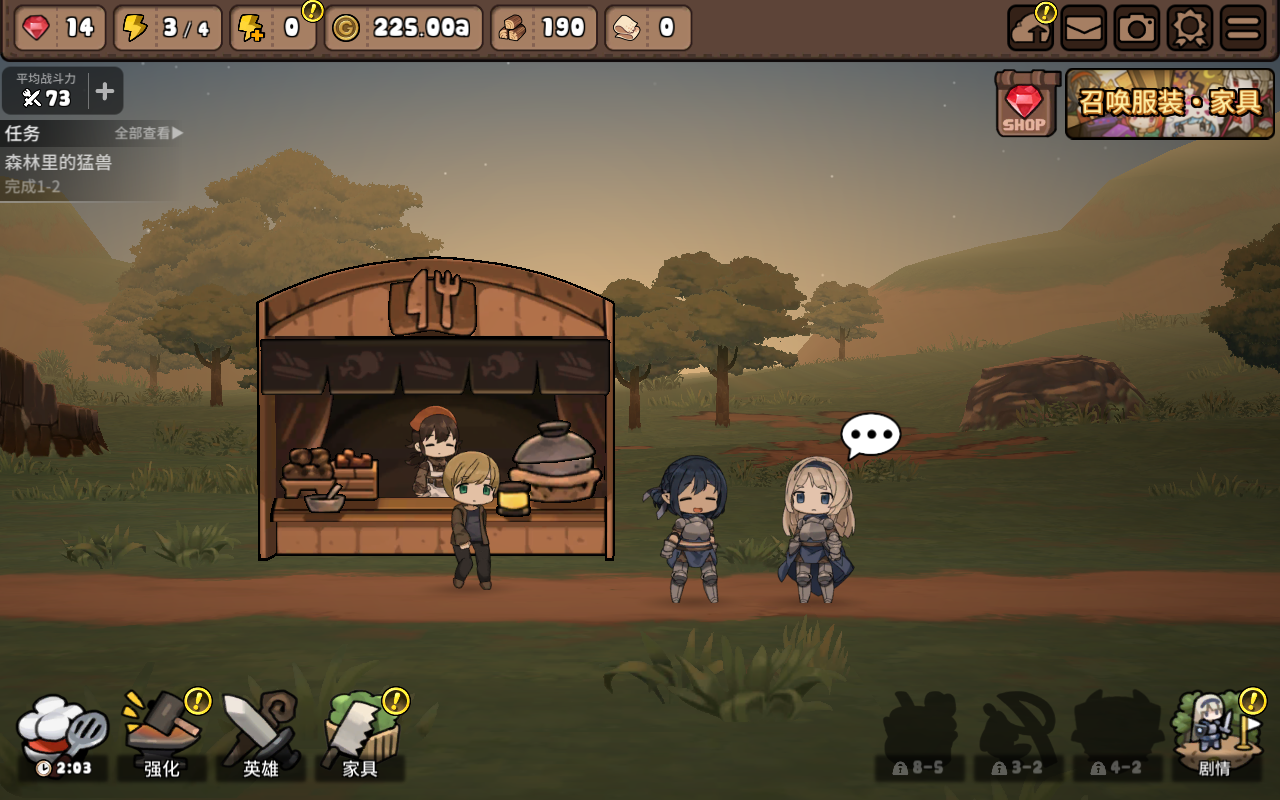Select the 森林里的猛兽 quest entry
The height and width of the screenshot is (800, 1280).
click(x=60, y=162)
